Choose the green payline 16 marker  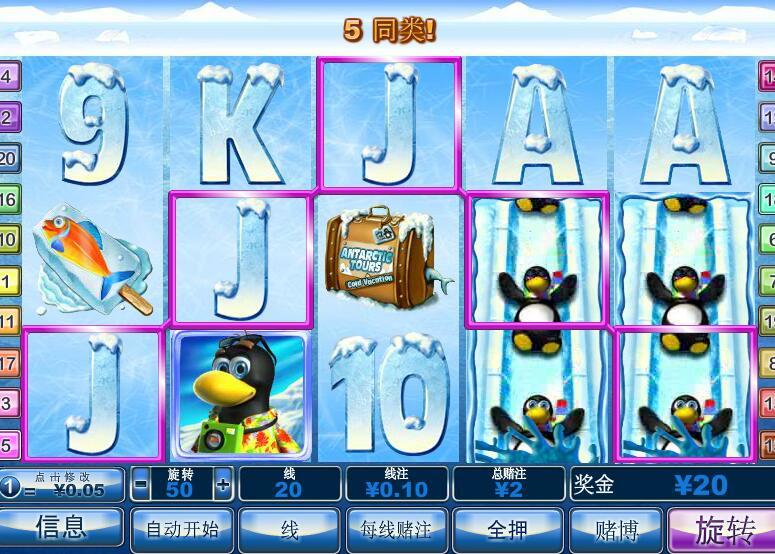(x=9, y=199)
